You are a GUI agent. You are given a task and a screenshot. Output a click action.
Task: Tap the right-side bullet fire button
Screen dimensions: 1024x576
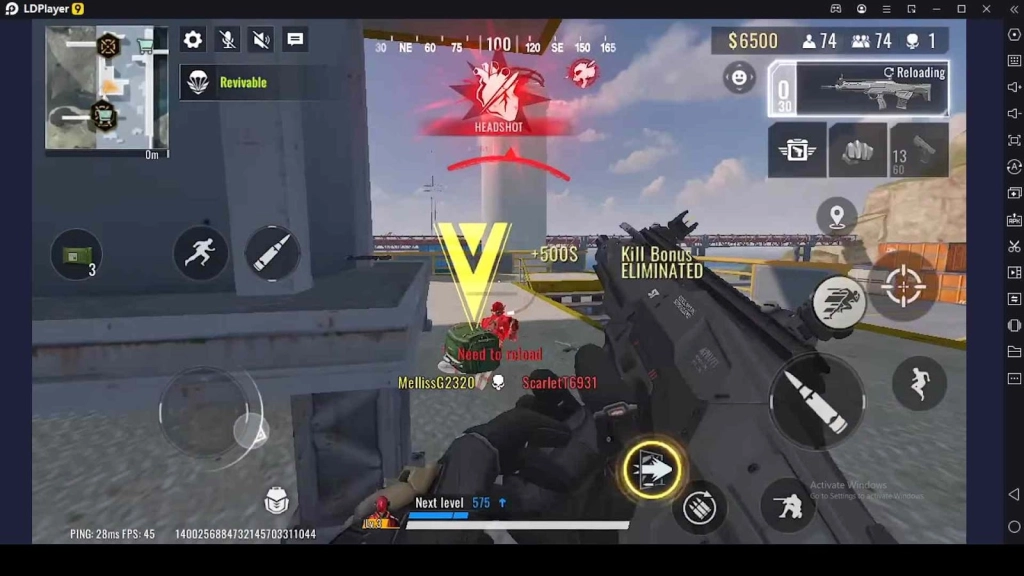click(x=817, y=400)
